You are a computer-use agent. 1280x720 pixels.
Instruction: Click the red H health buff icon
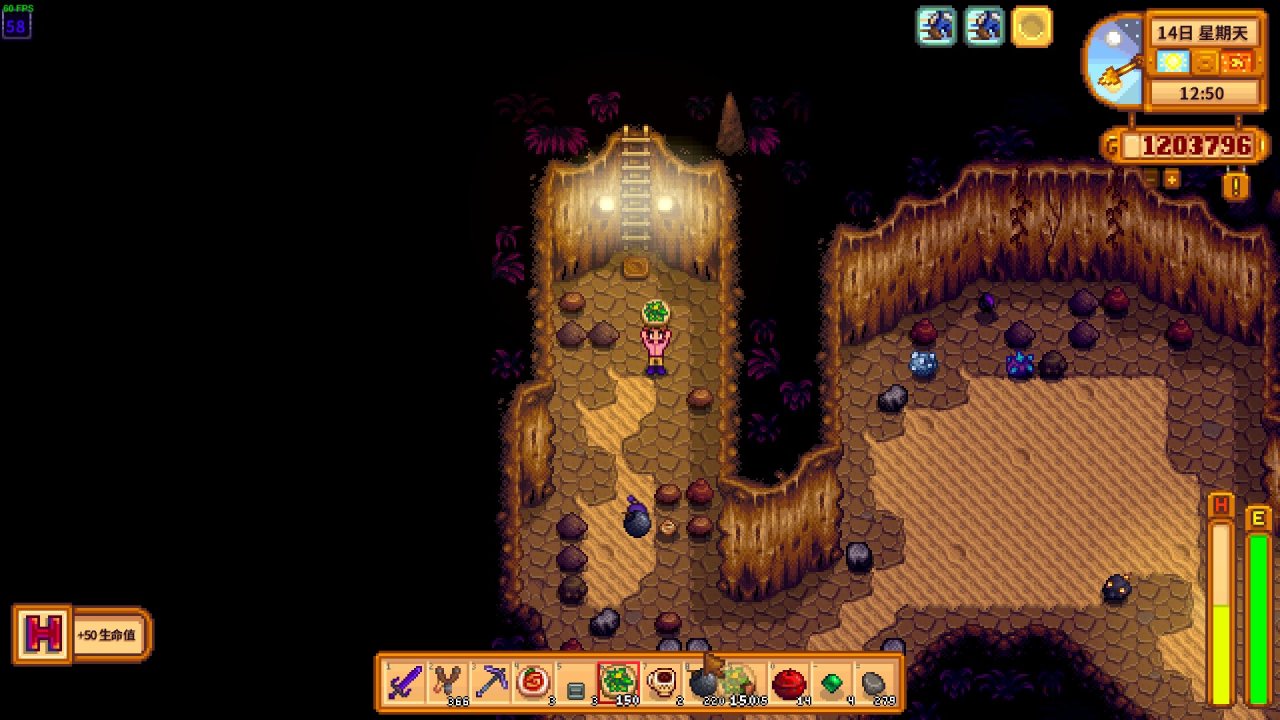coord(42,634)
